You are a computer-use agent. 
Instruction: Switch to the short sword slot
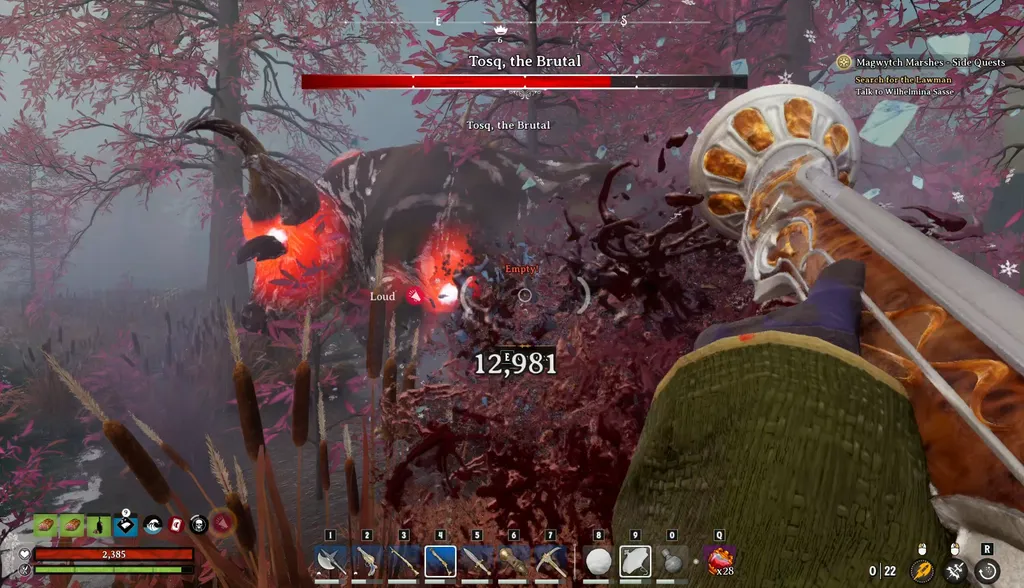(477, 561)
